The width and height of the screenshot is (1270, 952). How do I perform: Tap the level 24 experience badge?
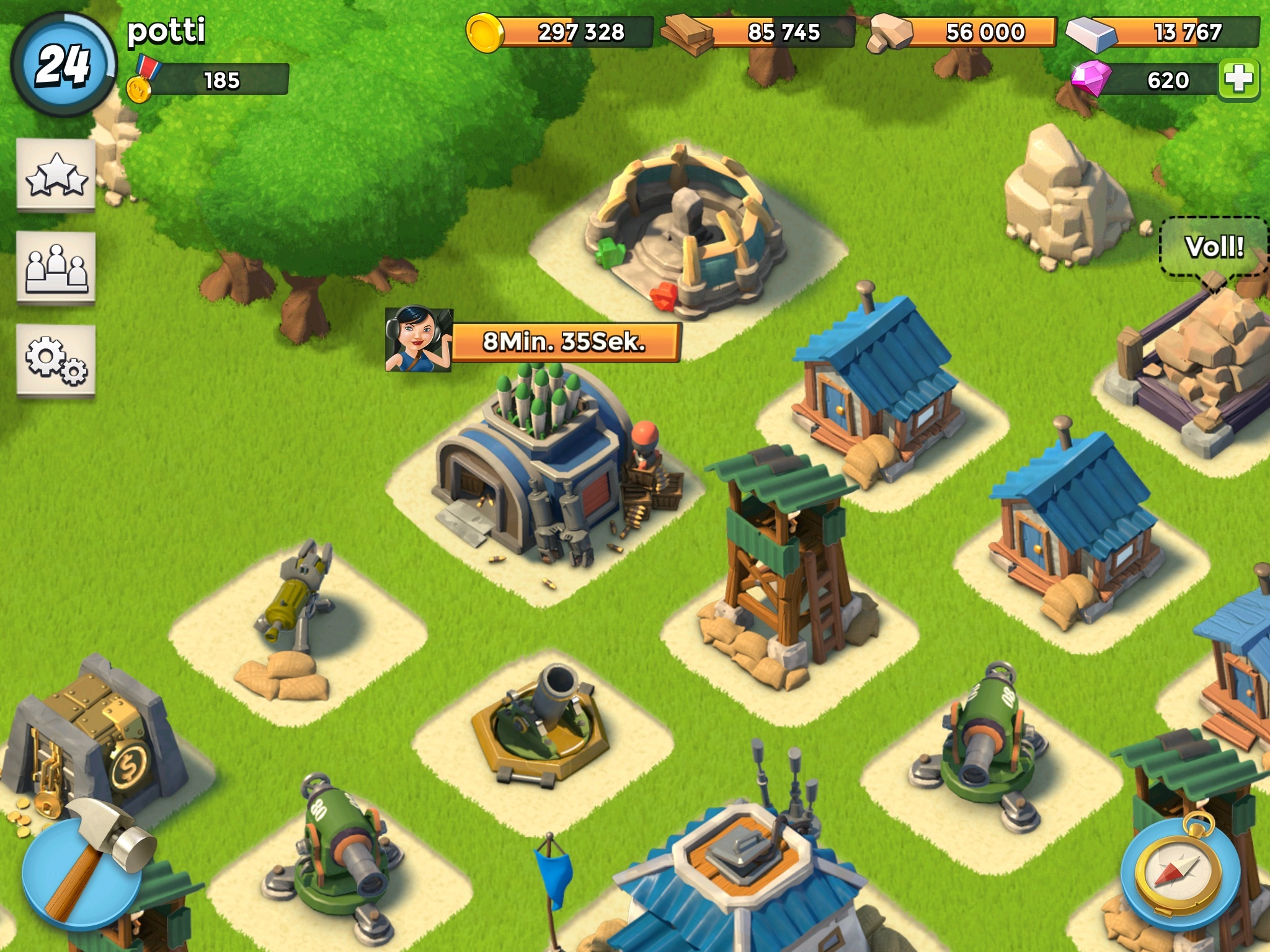click(x=63, y=64)
